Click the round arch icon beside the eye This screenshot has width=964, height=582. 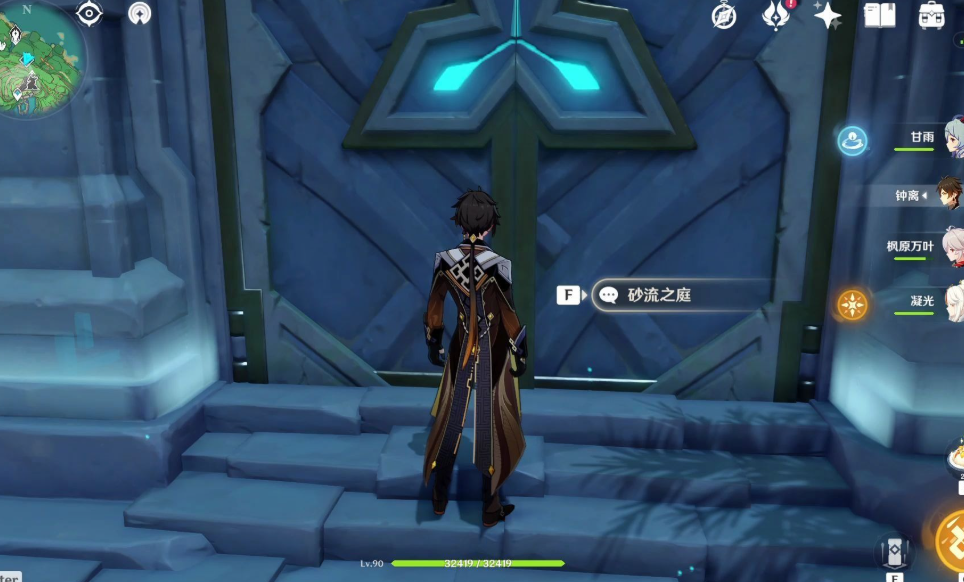point(140,13)
